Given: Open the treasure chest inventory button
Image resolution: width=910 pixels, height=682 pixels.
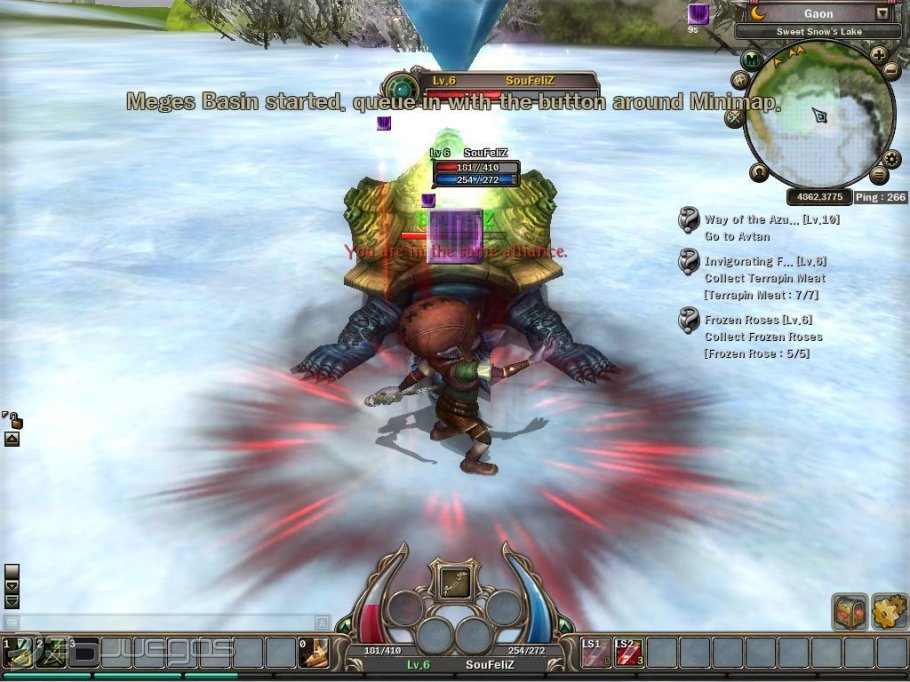Looking at the screenshot, I should click(x=849, y=611).
